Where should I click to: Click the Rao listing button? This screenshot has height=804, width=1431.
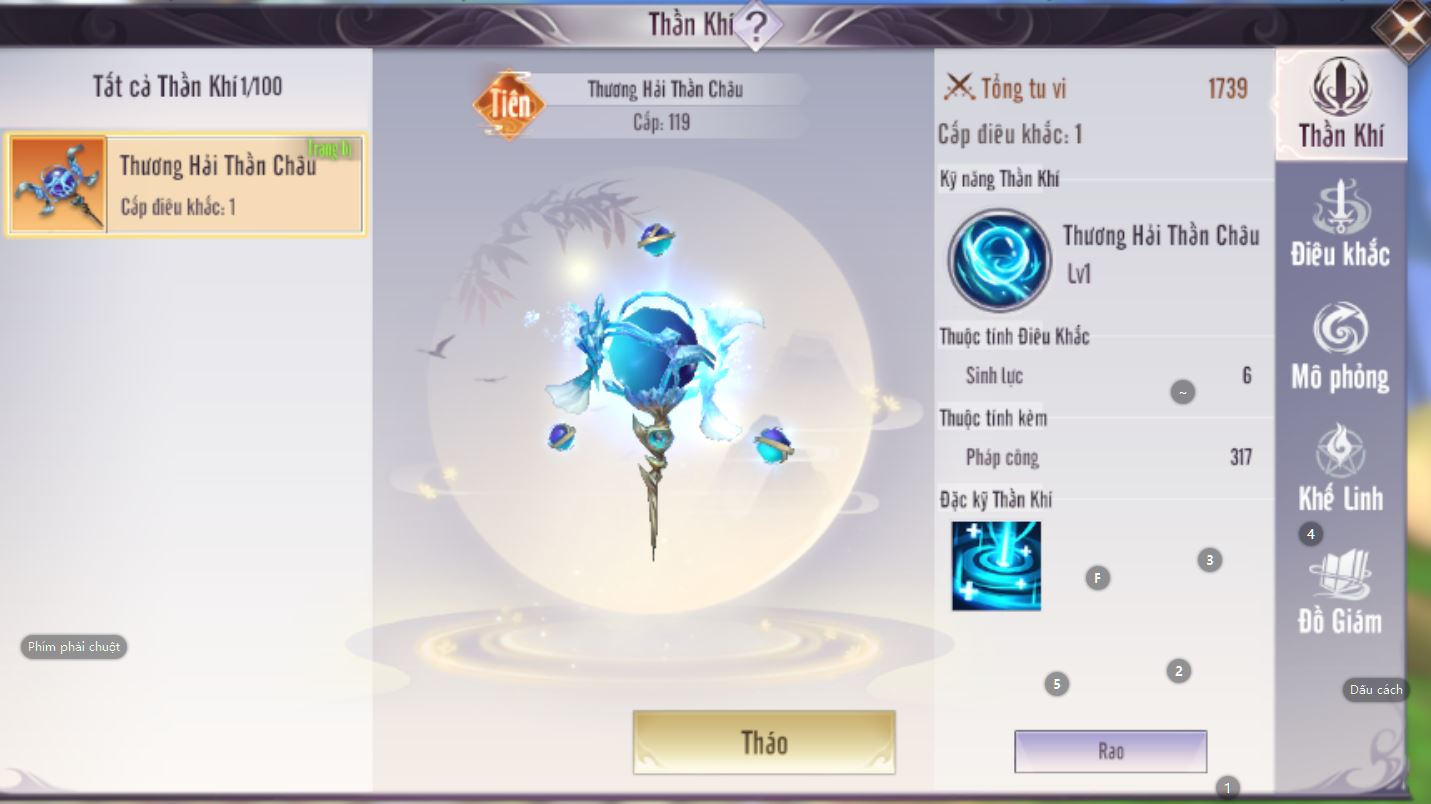(x=1110, y=751)
